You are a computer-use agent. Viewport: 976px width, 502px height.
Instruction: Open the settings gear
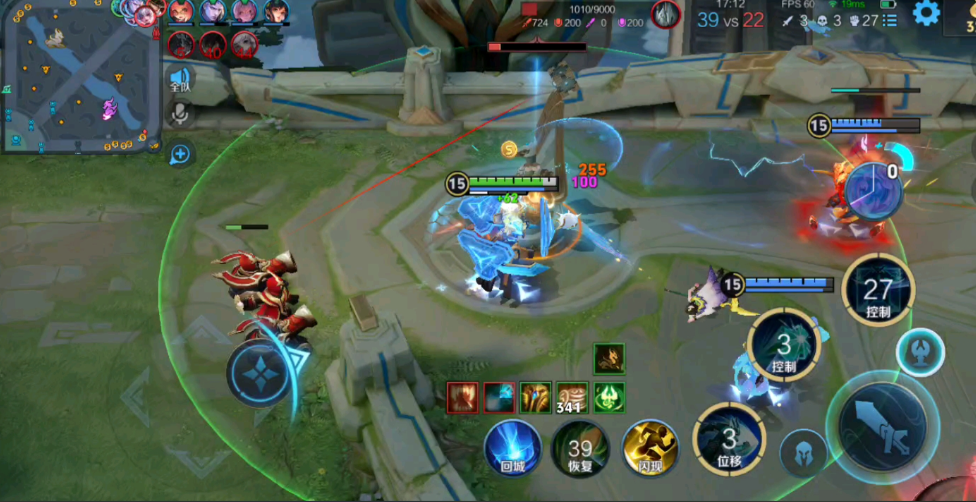click(926, 14)
